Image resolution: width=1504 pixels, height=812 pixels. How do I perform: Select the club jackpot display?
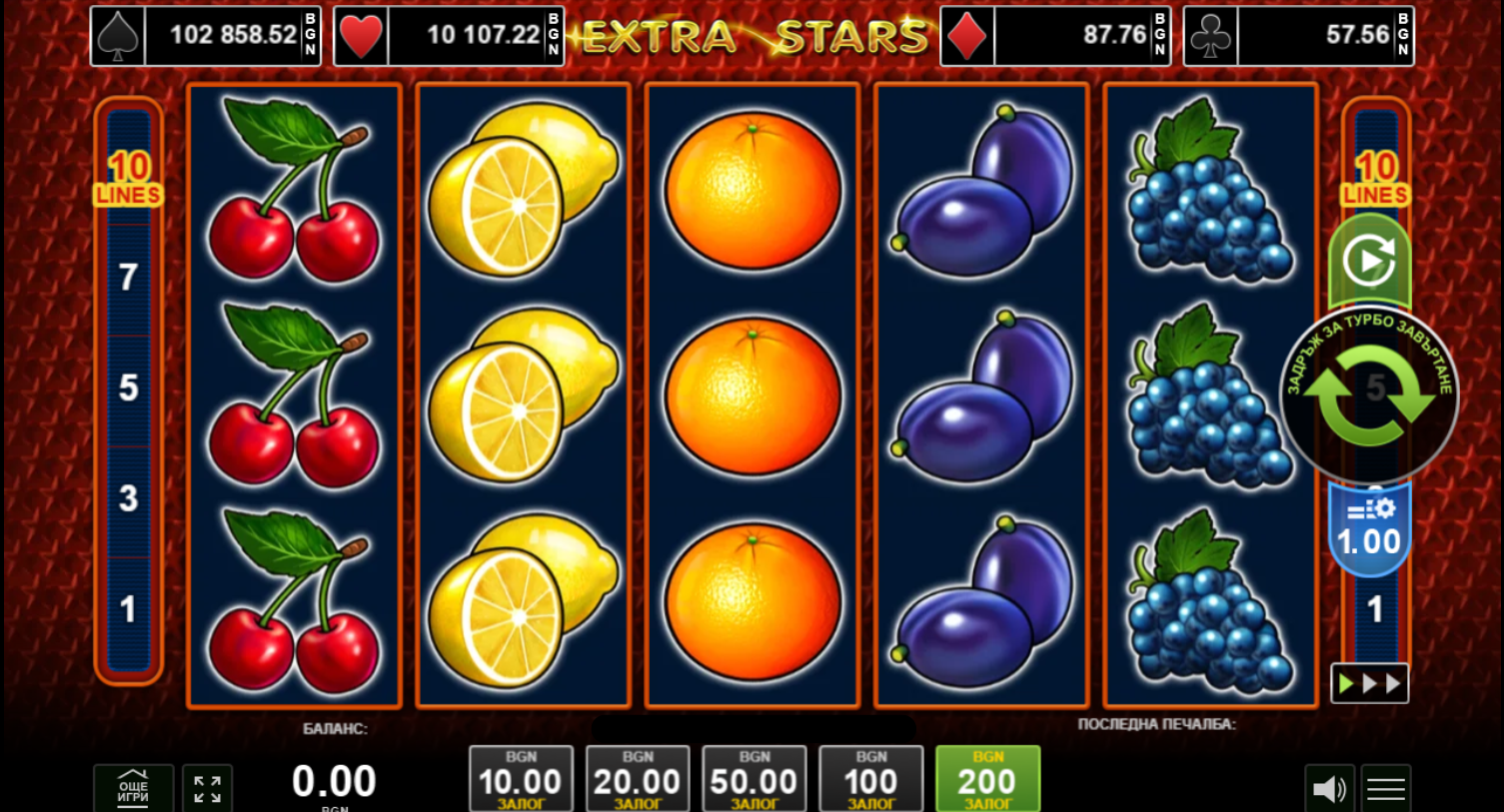coord(1298,36)
